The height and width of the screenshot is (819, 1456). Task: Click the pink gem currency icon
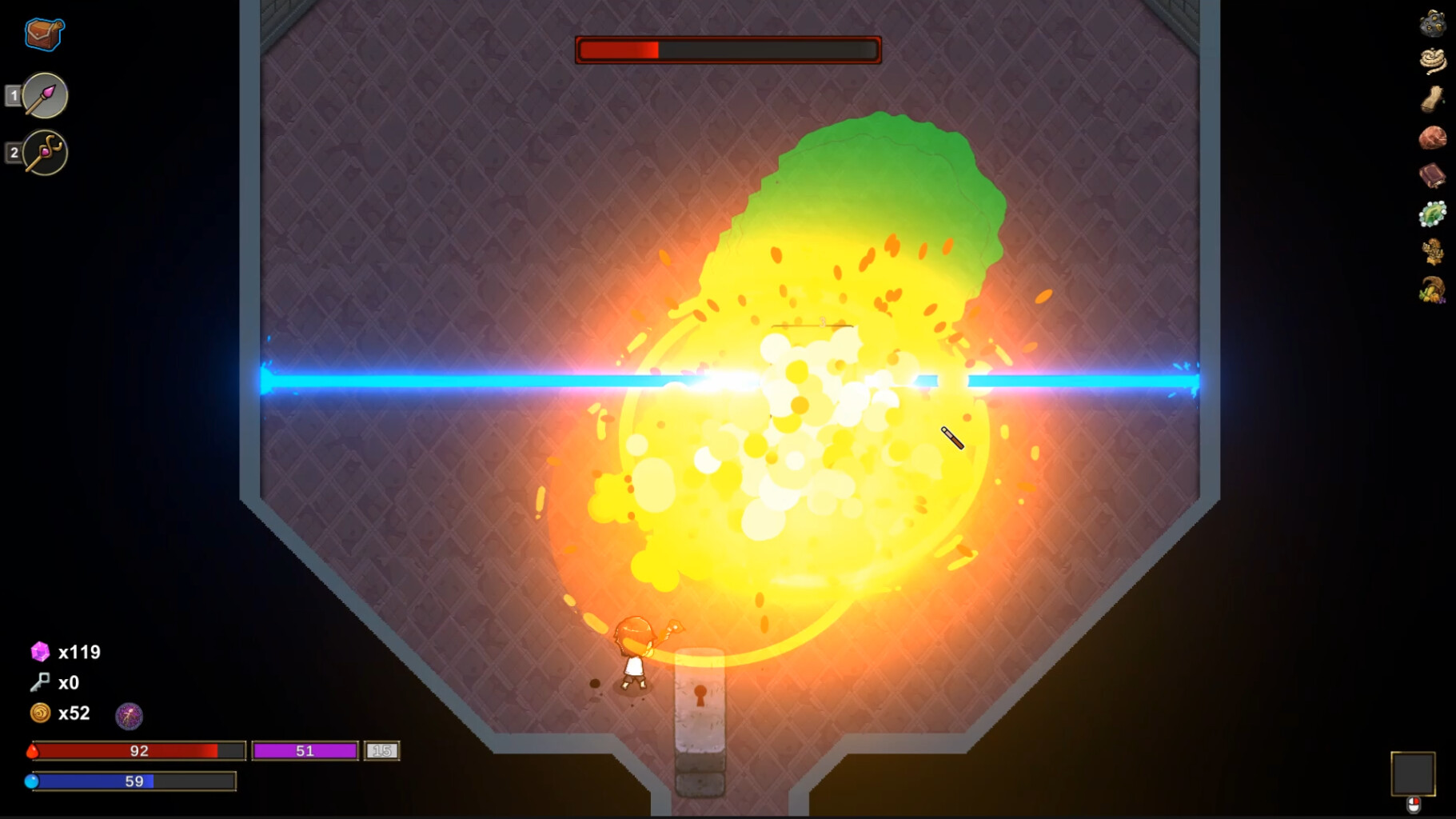[x=38, y=652]
